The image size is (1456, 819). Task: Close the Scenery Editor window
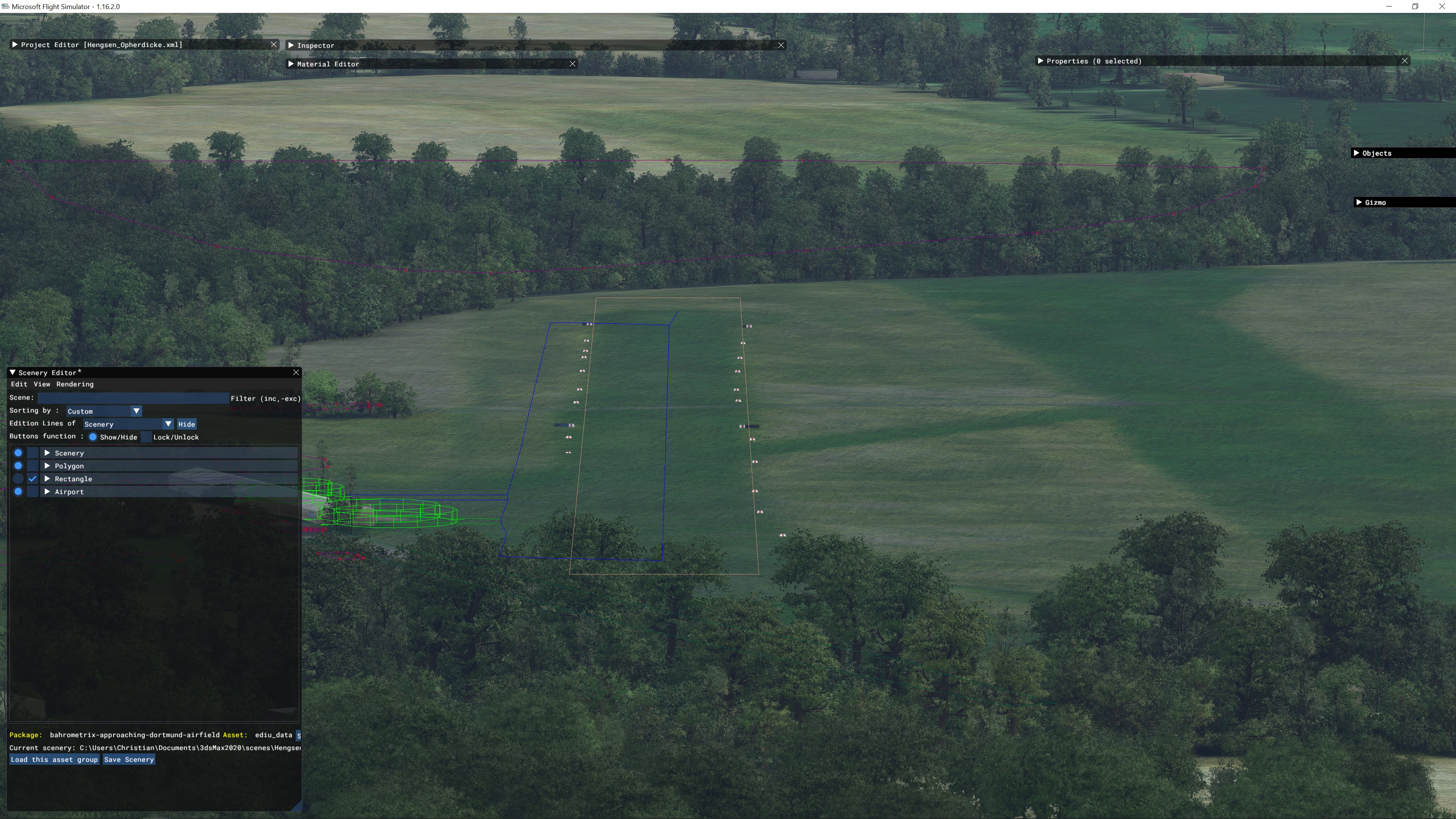(296, 372)
